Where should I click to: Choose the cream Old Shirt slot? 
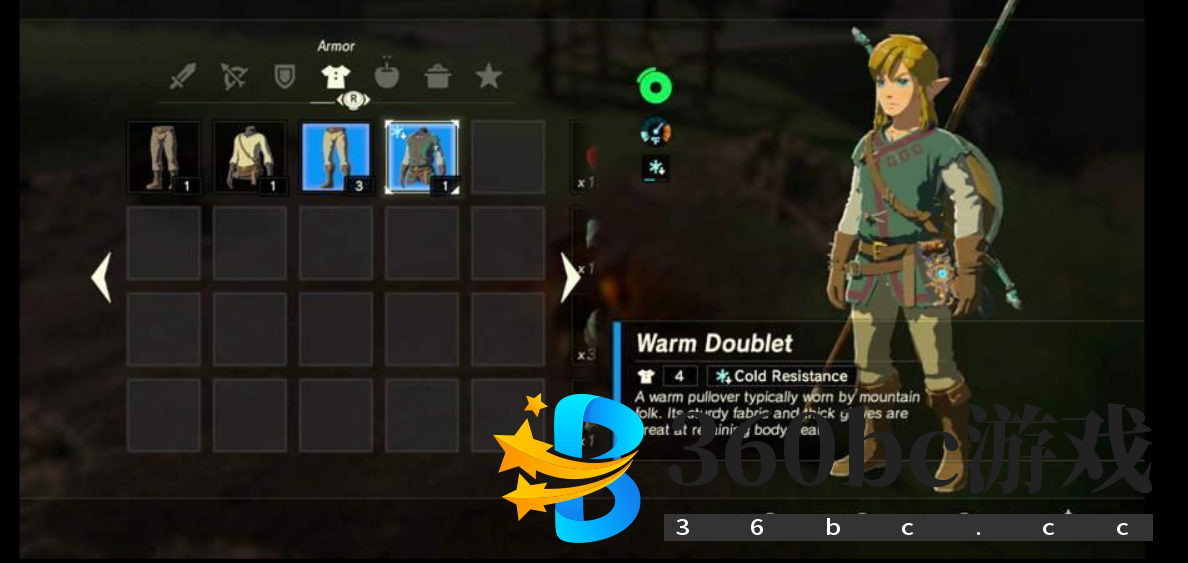(x=250, y=157)
